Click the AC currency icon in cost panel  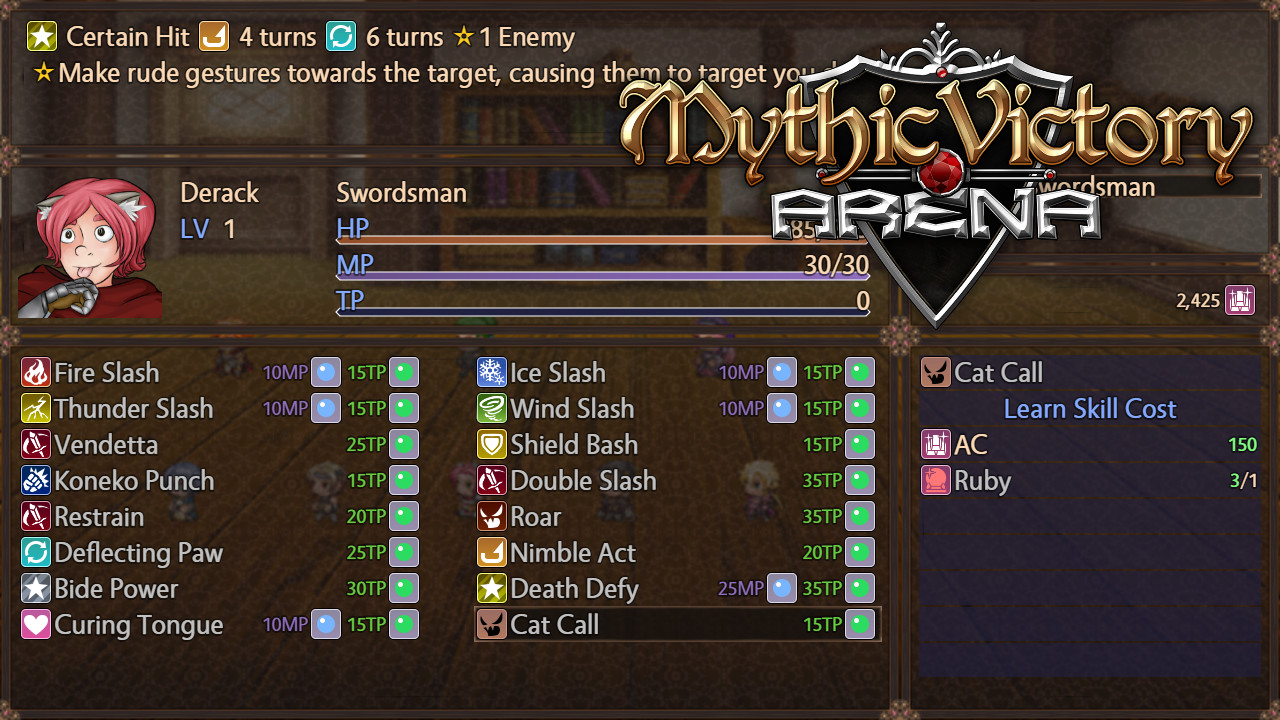coord(934,444)
